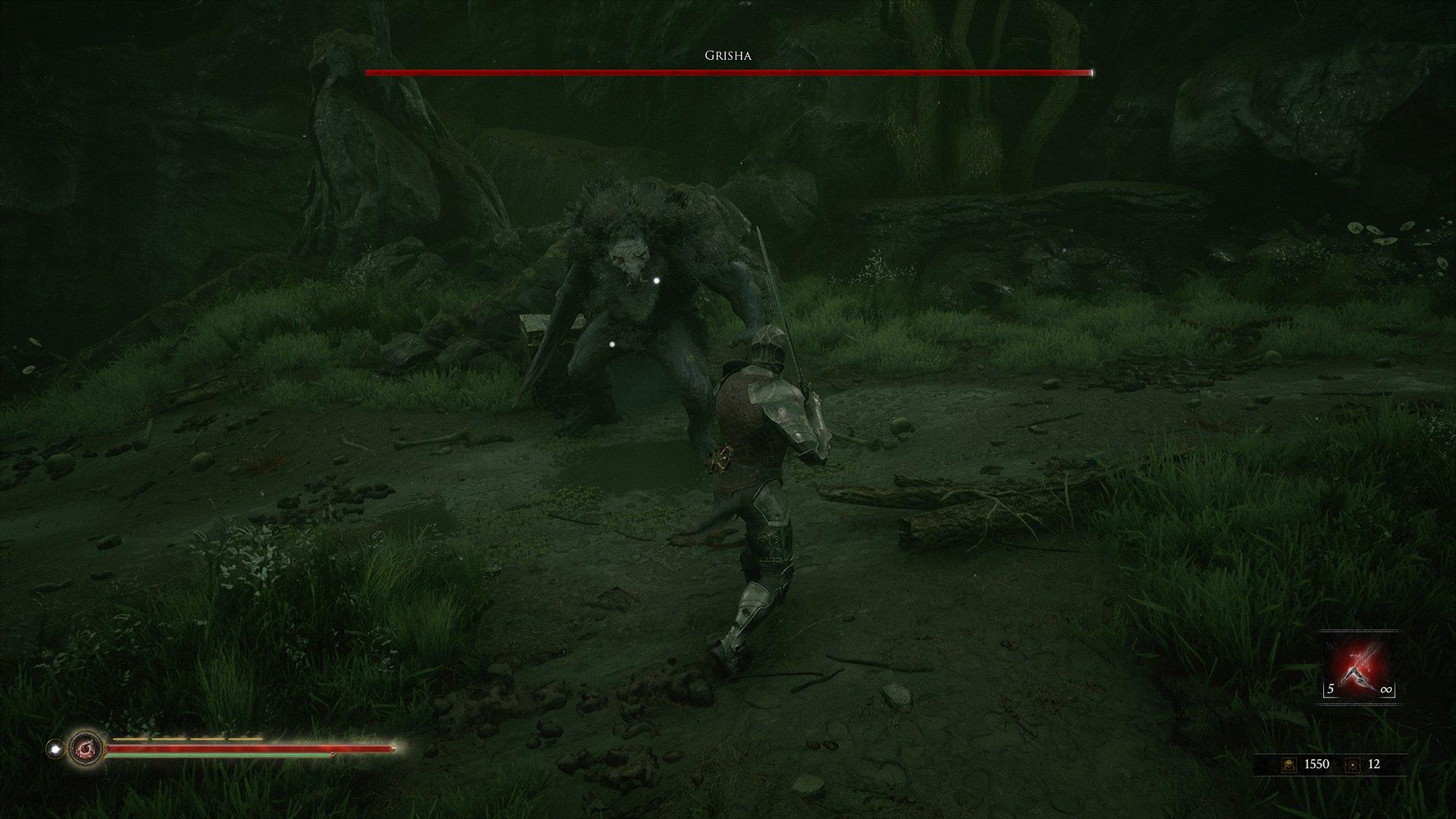Click the glowing white orb beside the emblem
The image size is (1456, 819).
pos(55,748)
